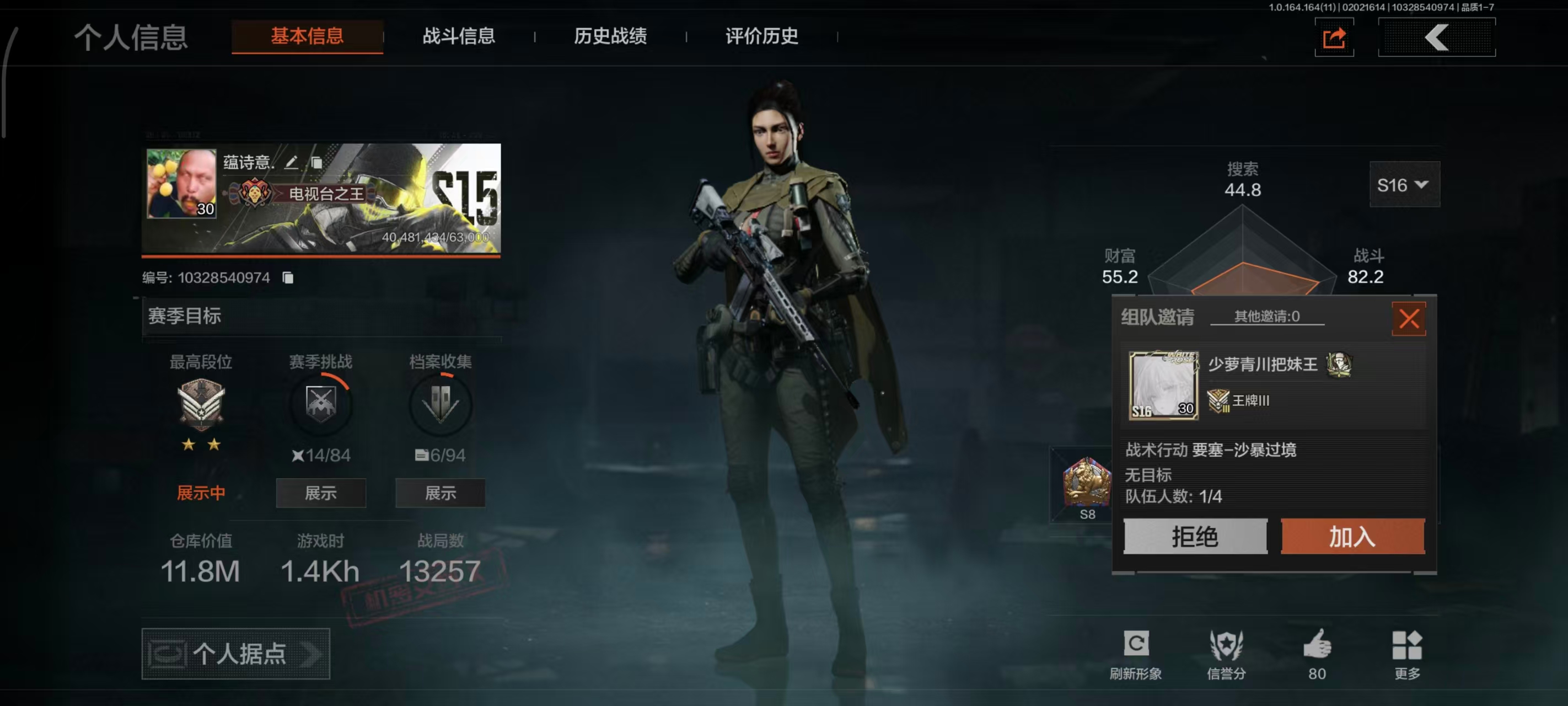This screenshot has height=706, width=1568.
Task: Open the 更多 more options icon
Action: pos(1406,643)
